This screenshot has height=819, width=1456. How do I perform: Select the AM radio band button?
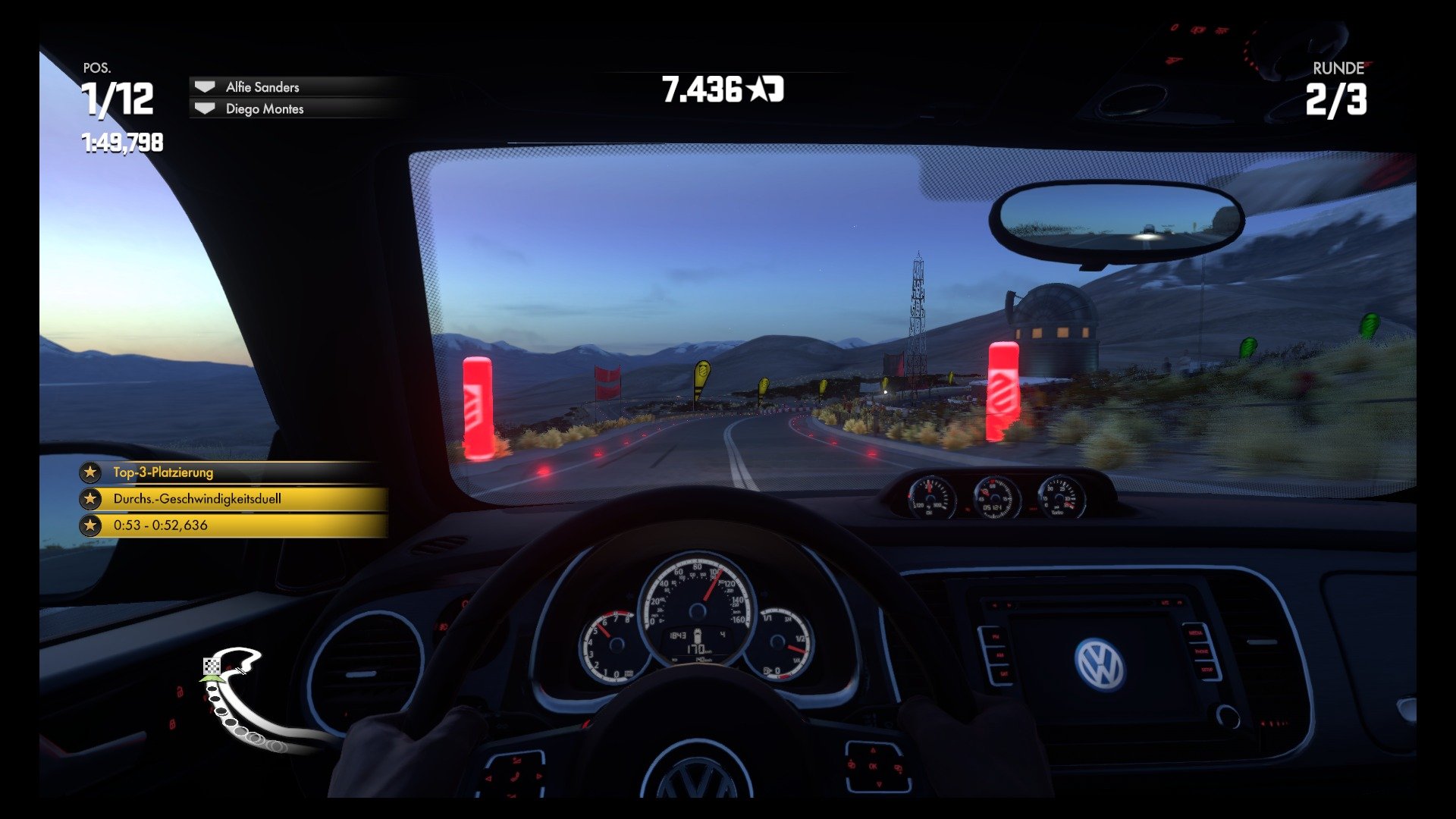pos(1000,655)
